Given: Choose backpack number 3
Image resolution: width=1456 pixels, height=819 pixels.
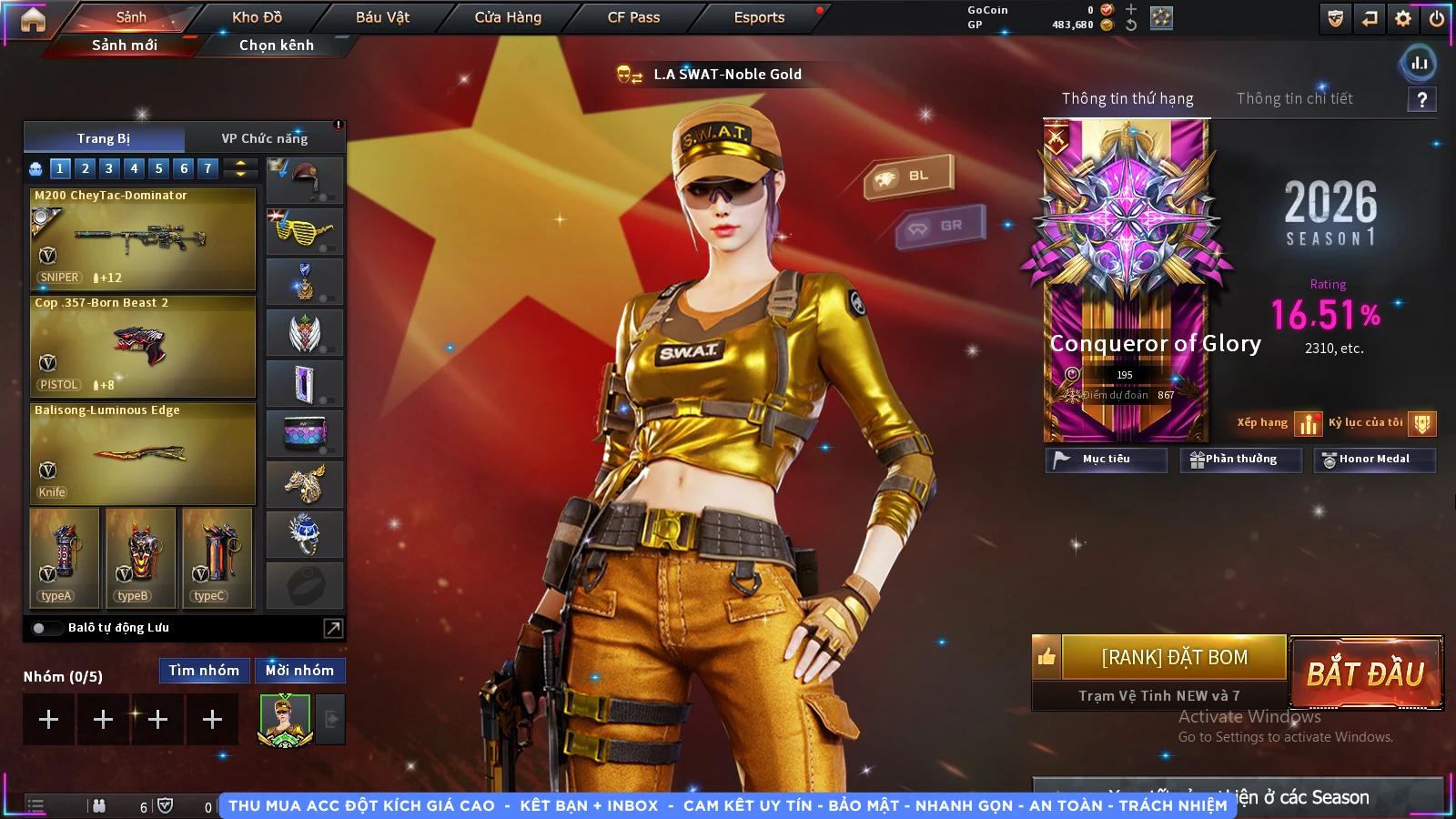Looking at the screenshot, I should coord(109,168).
